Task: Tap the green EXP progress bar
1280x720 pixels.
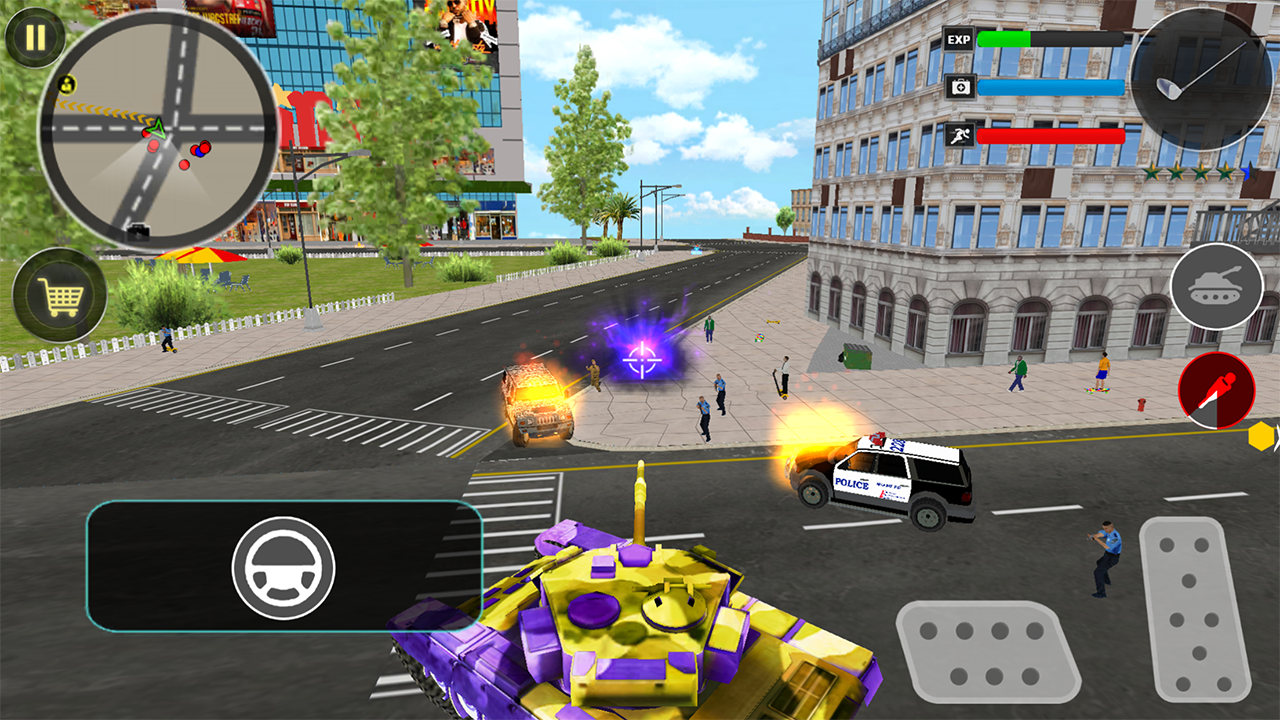Action: (x=1005, y=39)
